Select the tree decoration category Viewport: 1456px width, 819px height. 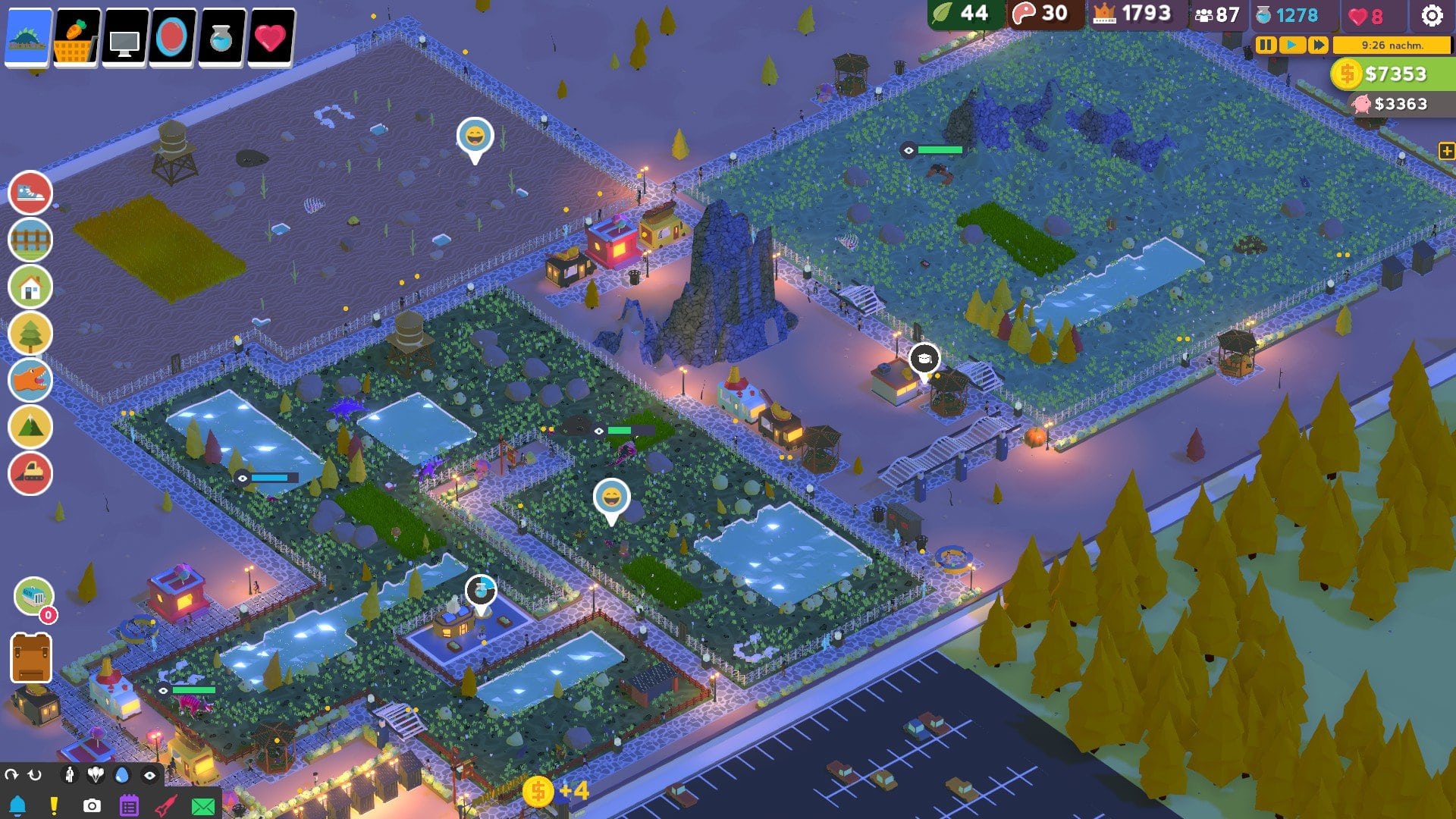[x=30, y=334]
